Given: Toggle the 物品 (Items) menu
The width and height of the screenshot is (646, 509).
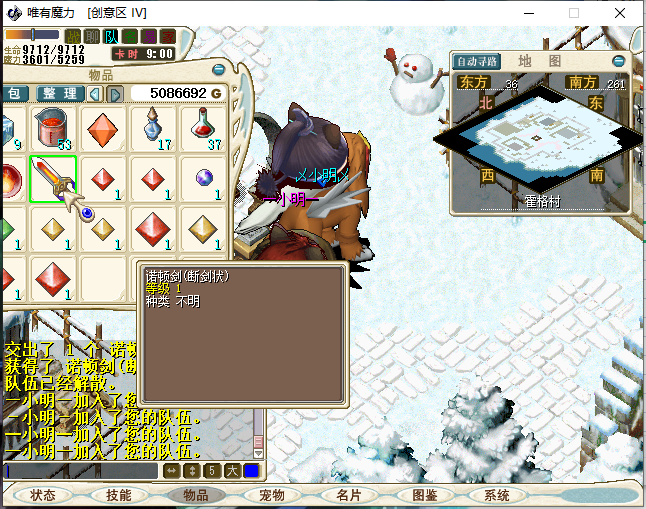Looking at the screenshot, I should [x=195, y=495].
